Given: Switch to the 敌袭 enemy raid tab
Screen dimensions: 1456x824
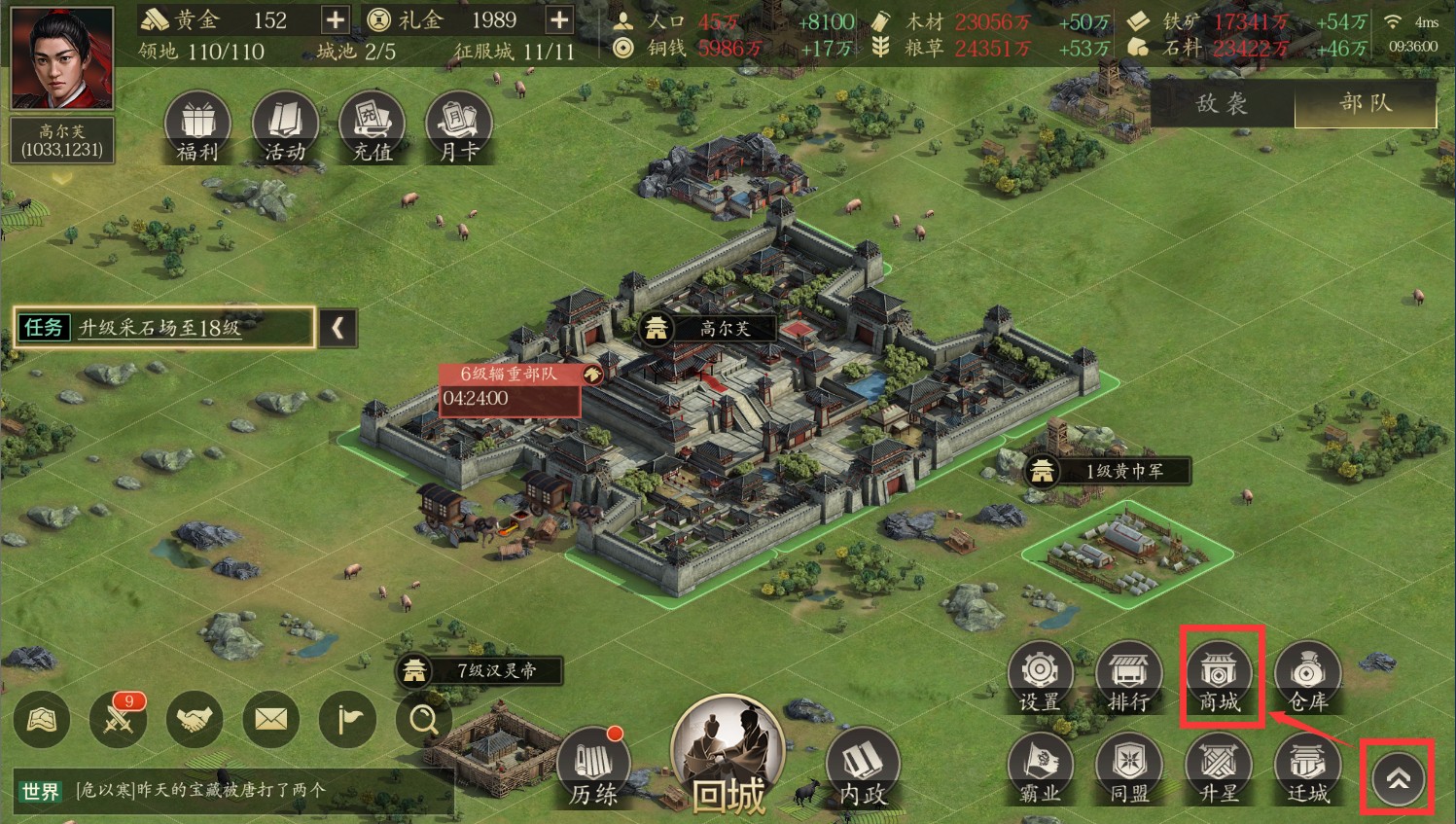Looking at the screenshot, I should 1223,104.
